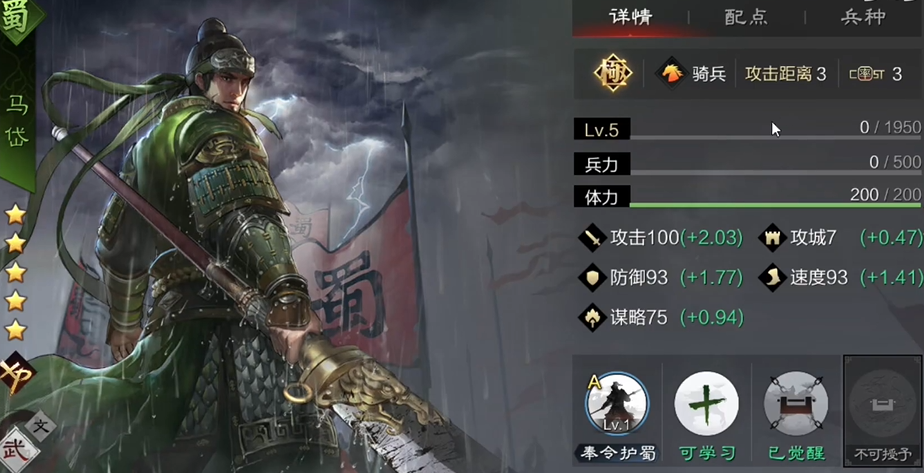Click the gold hexagon rarity emblem
This screenshot has width=924, height=473.
(612, 73)
